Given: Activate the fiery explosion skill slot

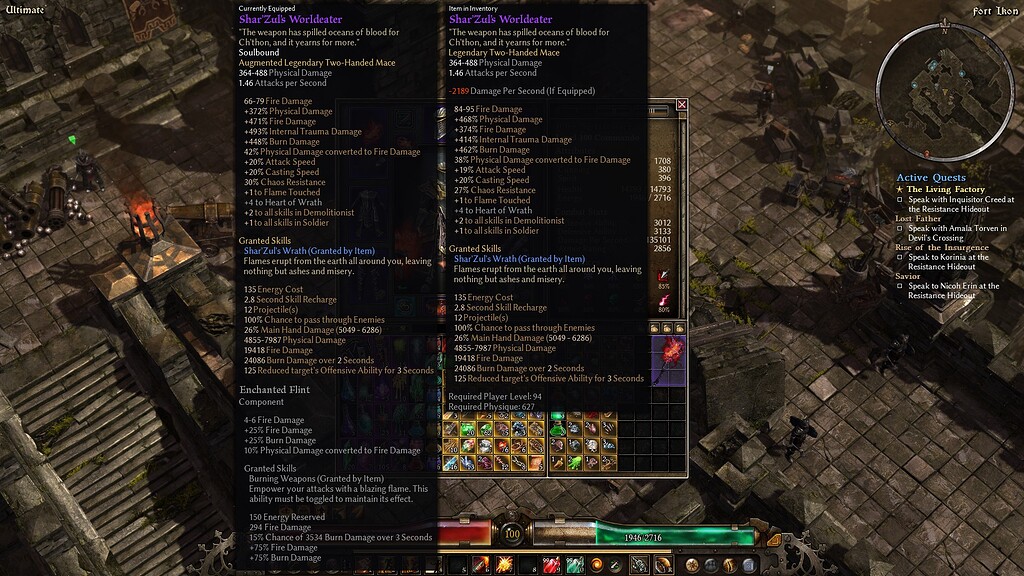Looking at the screenshot, I should pos(506,565).
